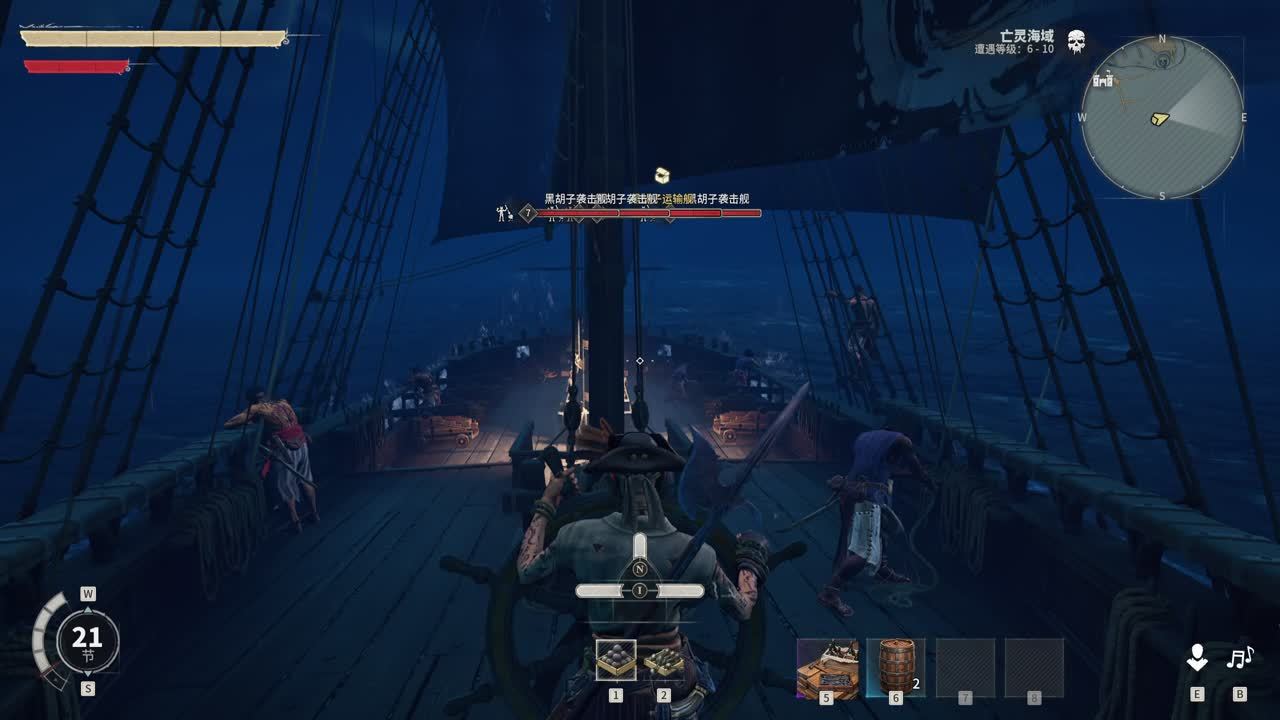The image size is (1280, 720).
Task: Select the cannonball ammo in slot 1
Action: pyautogui.click(x=615, y=660)
